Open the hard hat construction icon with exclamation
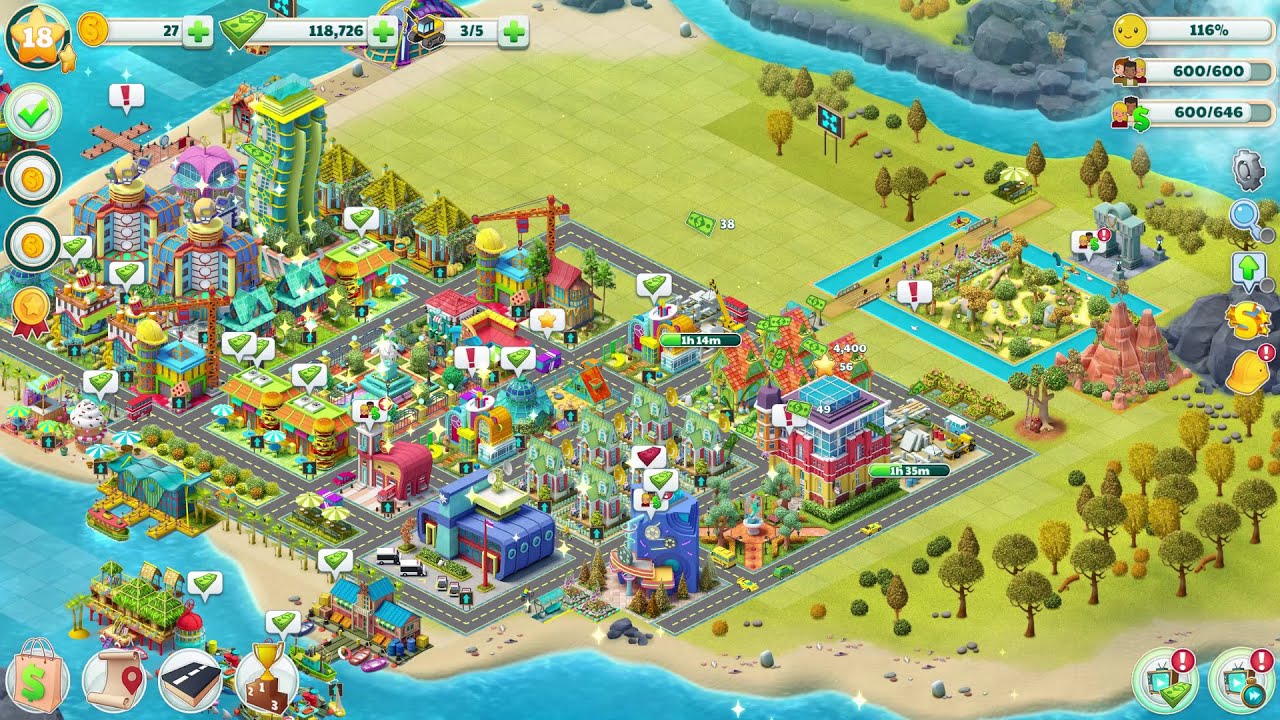 pos(1246,372)
